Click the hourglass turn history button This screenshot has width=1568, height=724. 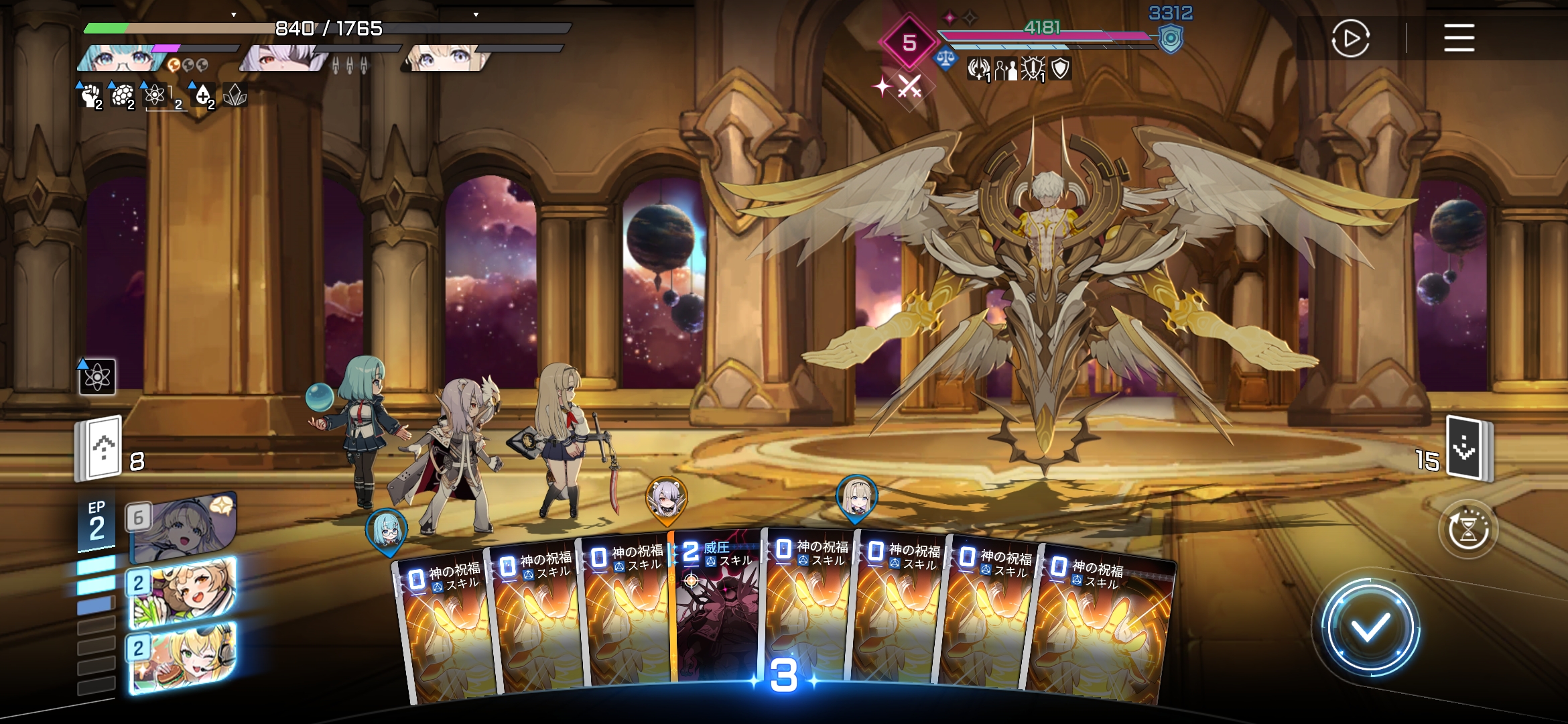pyautogui.click(x=1468, y=530)
